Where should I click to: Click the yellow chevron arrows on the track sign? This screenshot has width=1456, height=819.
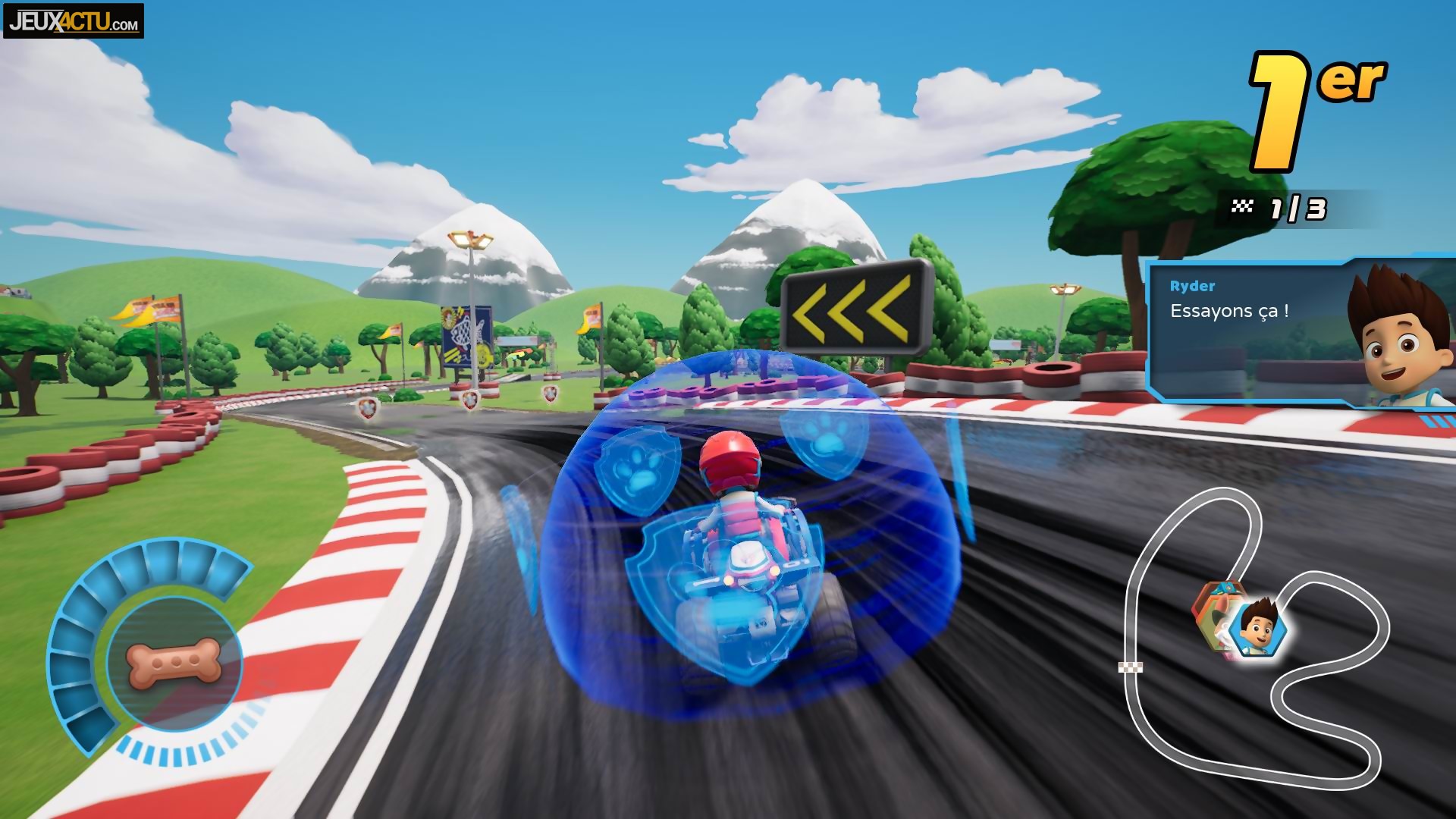pyautogui.click(x=853, y=309)
